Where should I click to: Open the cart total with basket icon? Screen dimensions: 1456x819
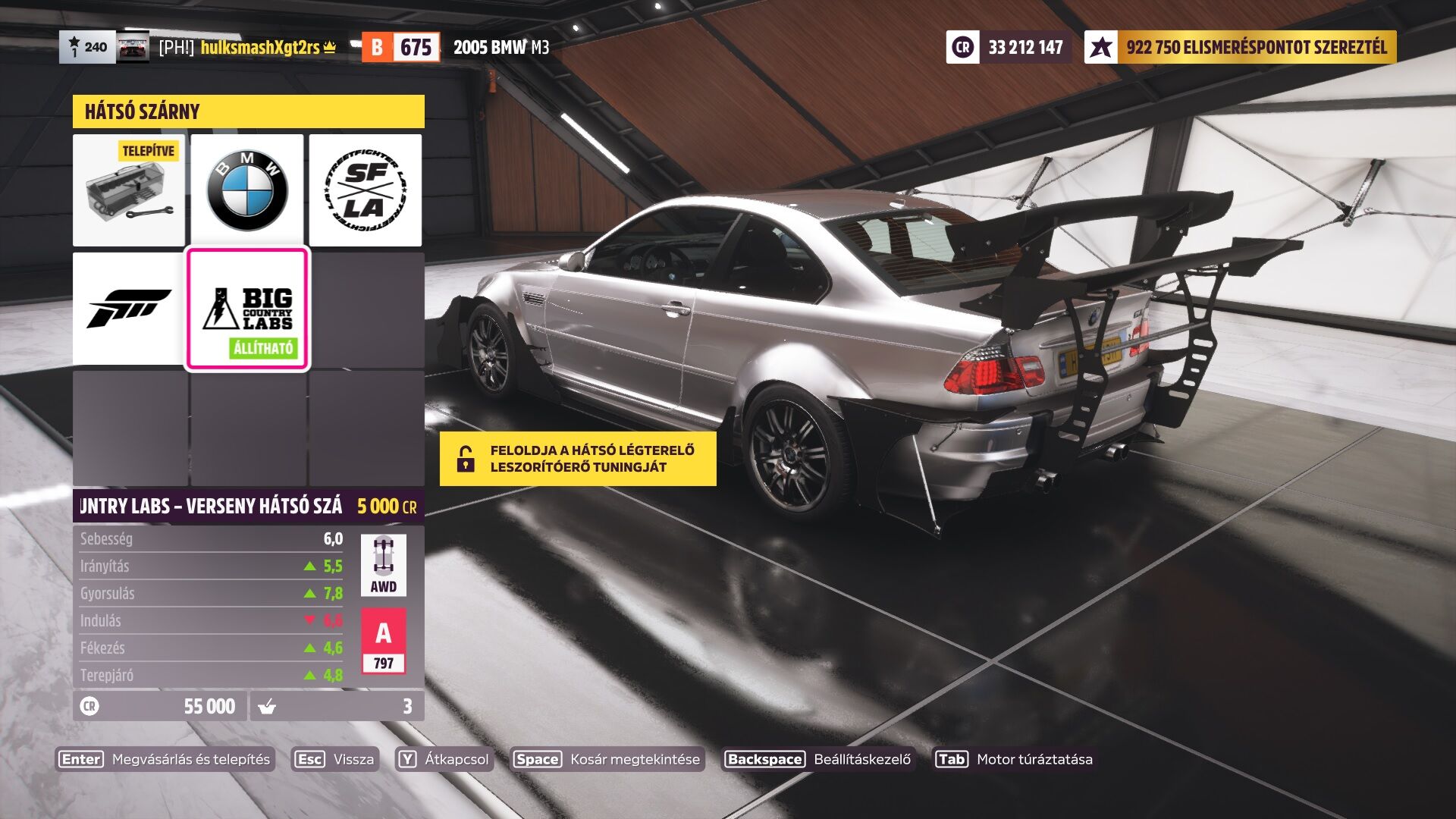pos(337,706)
